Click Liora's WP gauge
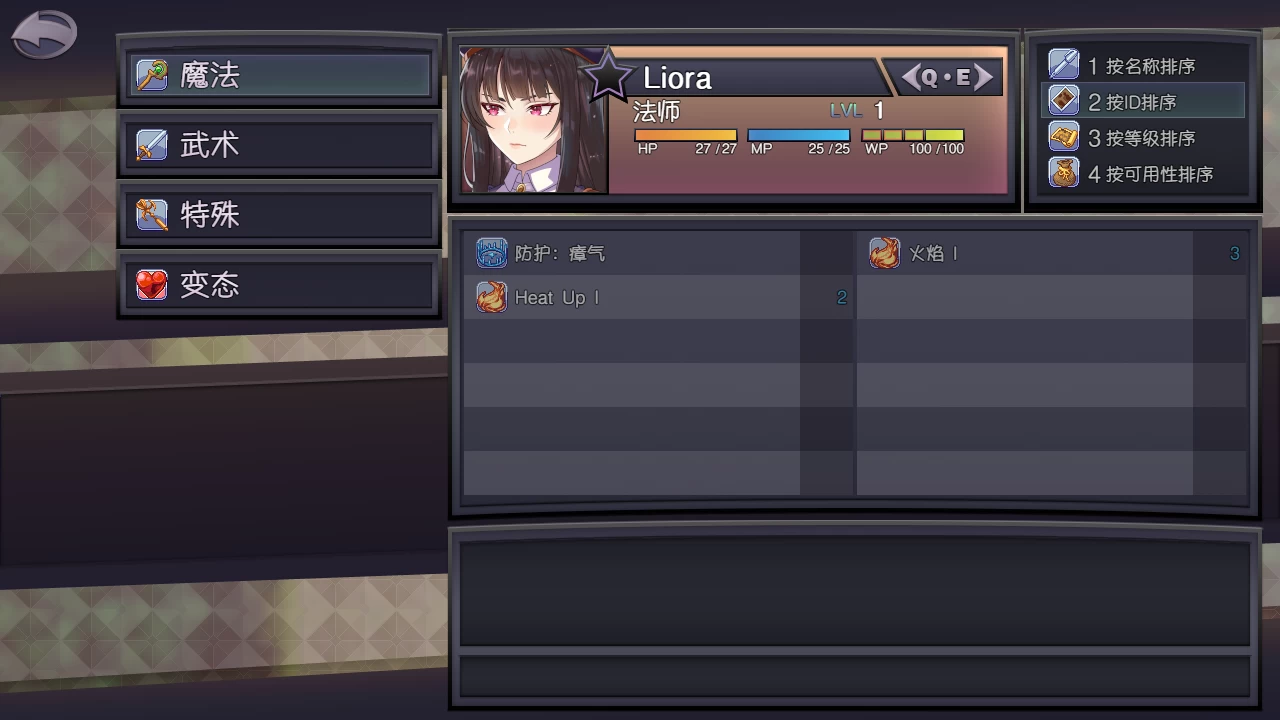The image size is (1280, 720). click(x=912, y=133)
